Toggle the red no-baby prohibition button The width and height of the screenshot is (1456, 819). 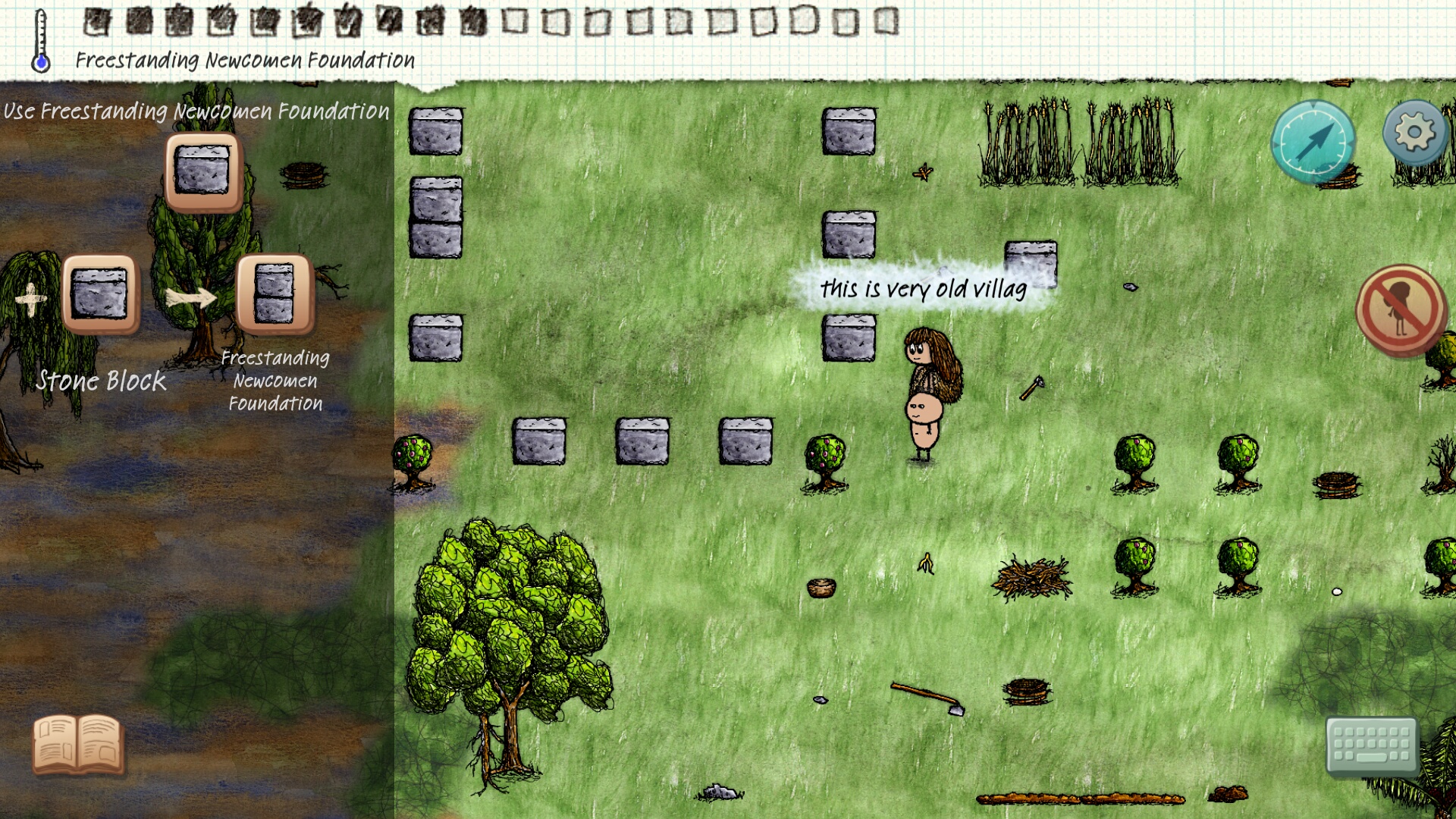click(x=1400, y=309)
